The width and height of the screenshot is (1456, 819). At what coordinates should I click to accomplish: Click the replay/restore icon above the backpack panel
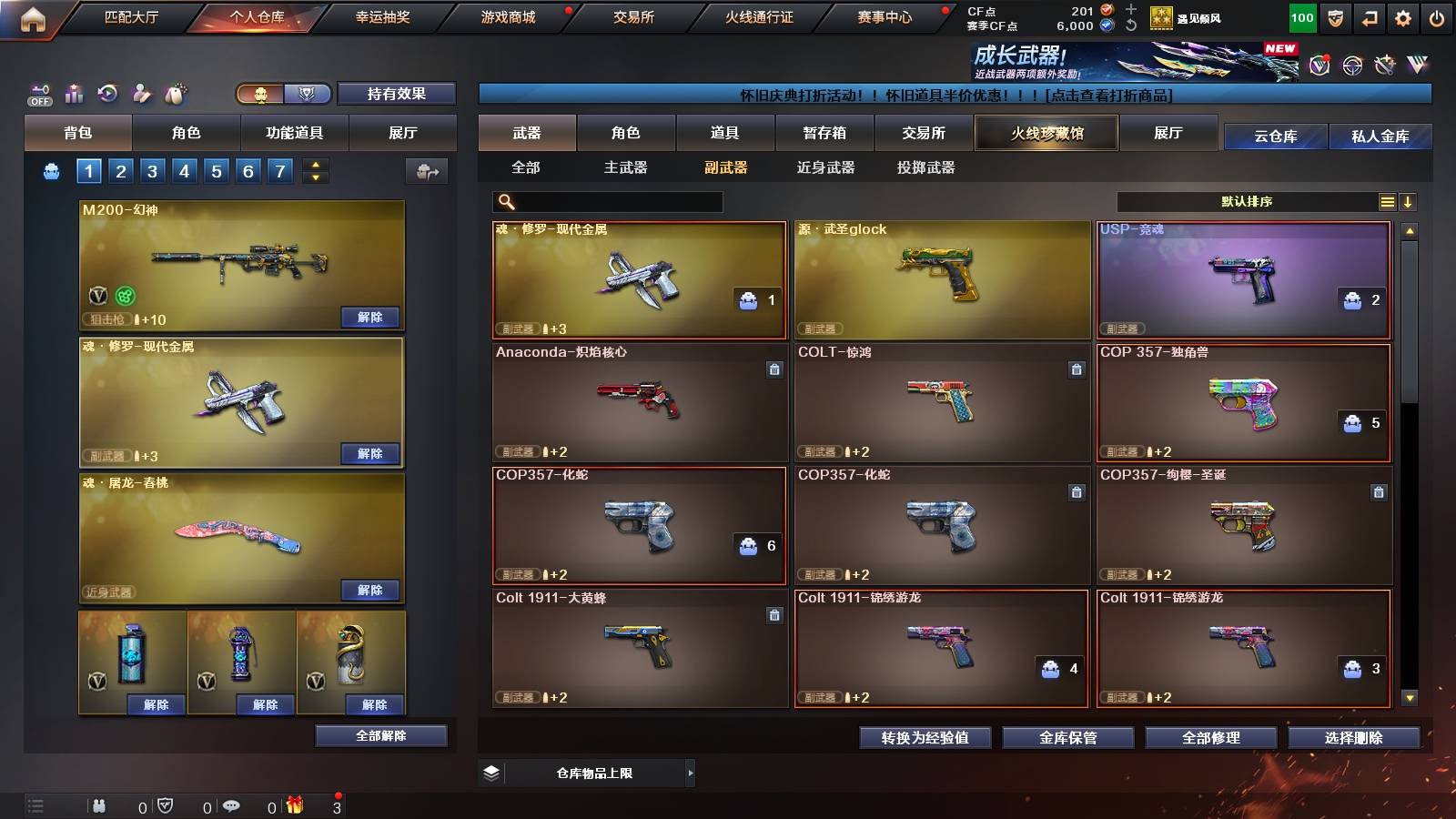pyautogui.click(x=108, y=93)
